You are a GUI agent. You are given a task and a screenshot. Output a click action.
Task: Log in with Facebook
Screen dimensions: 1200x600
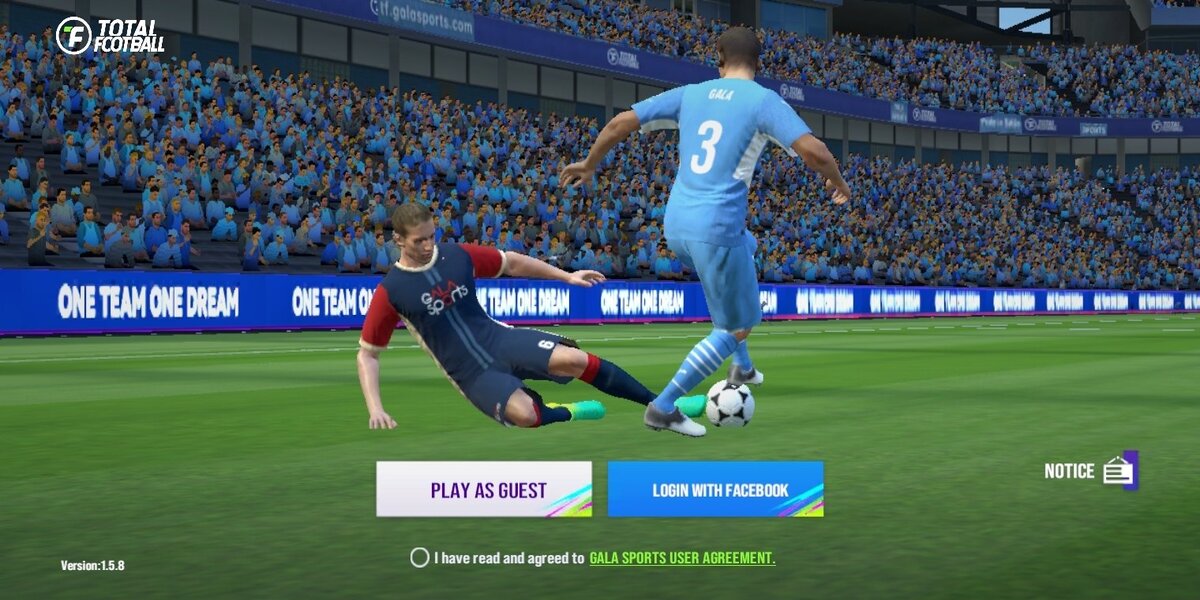(715, 489)
